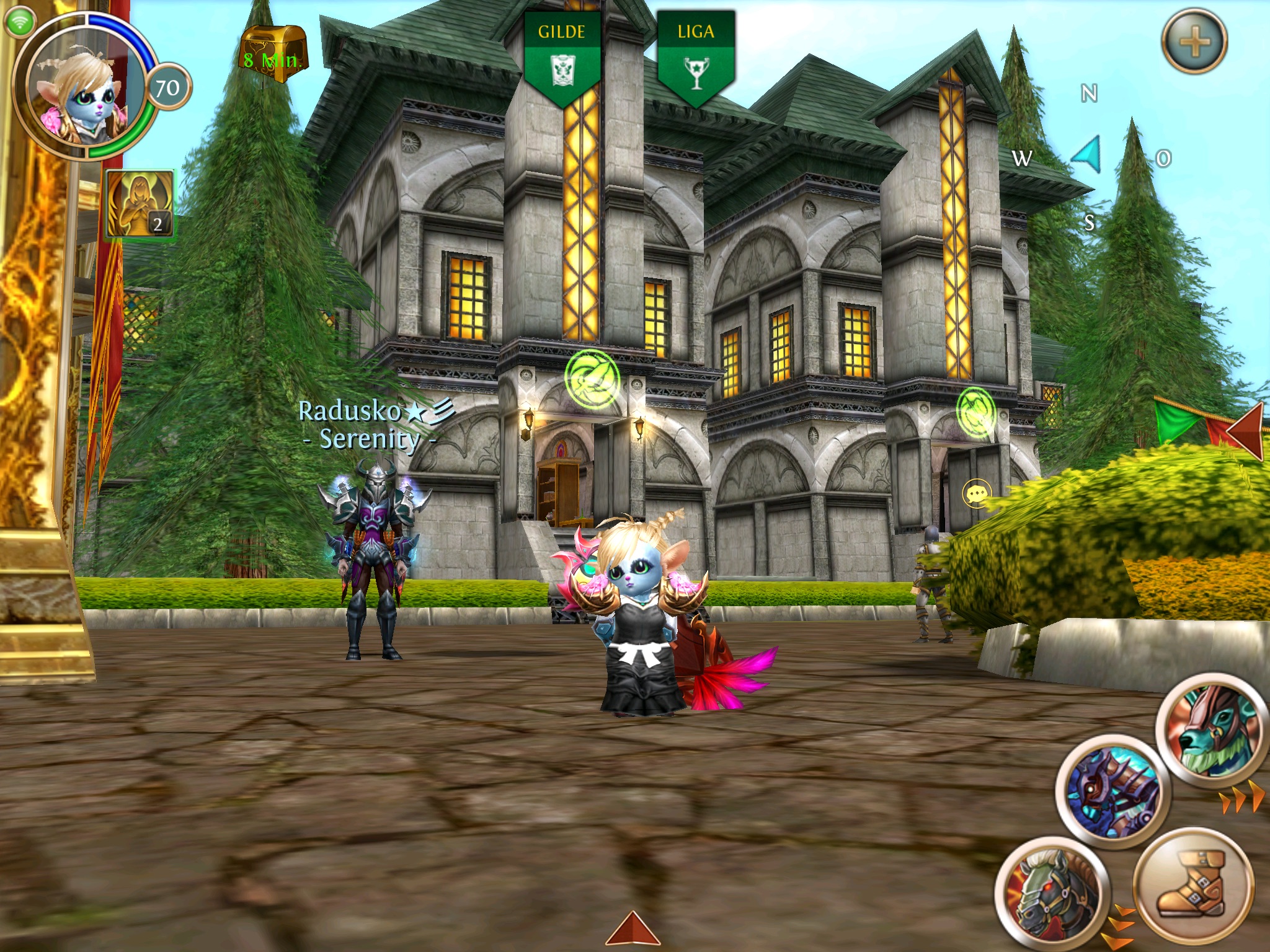Tap the golden angel buff icon
This screenshot has width=1270, height=952.
(x=140, y=203)
